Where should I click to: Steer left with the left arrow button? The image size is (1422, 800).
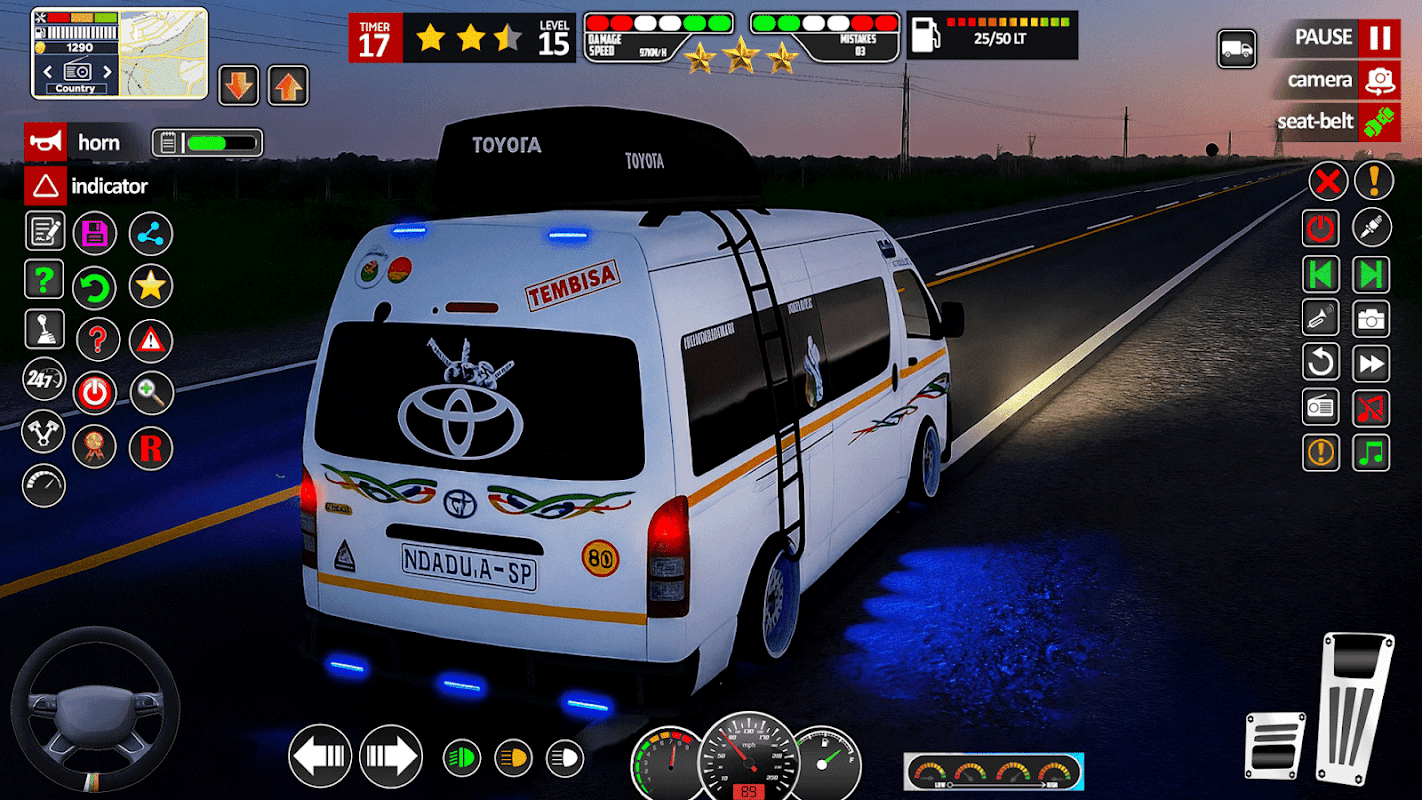coord(320,756)
